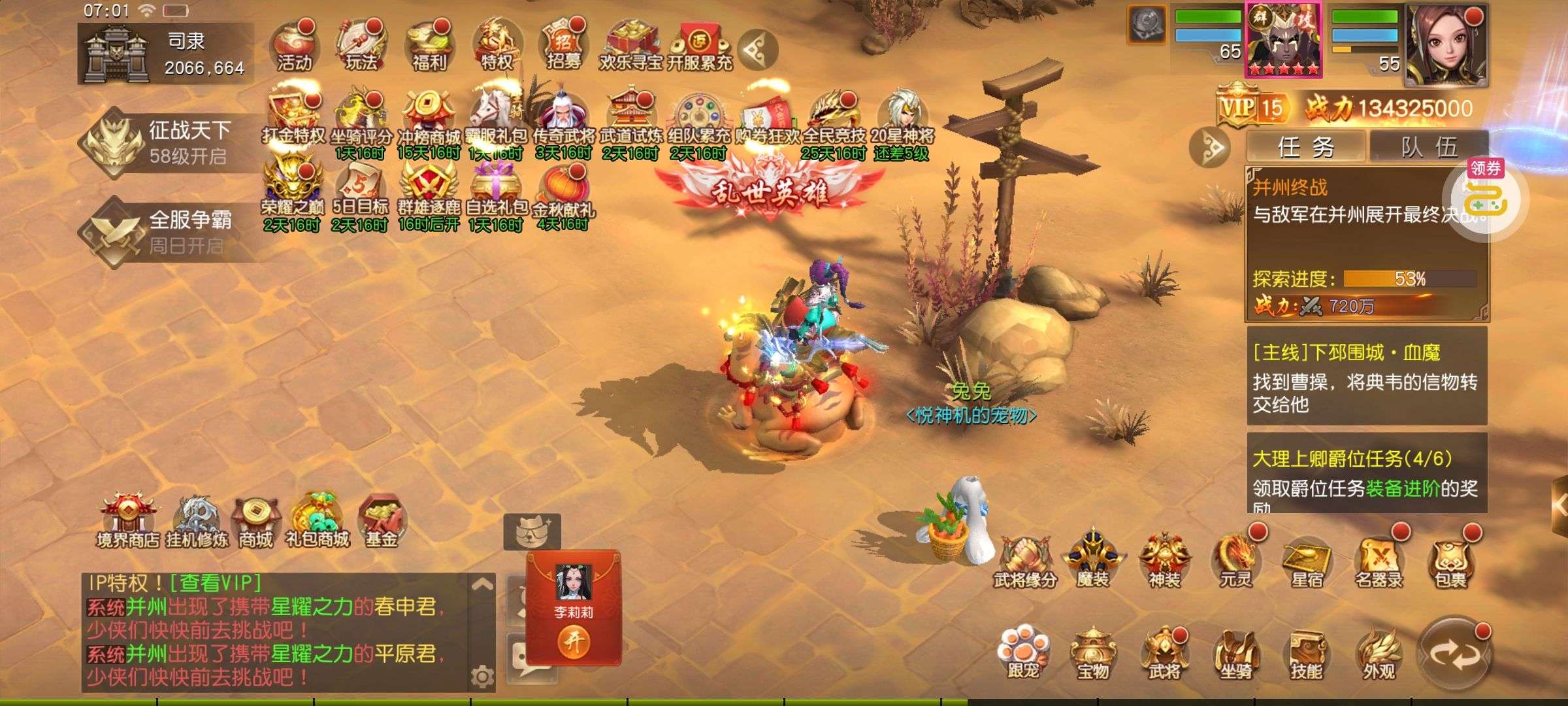Open the 商城 shop
This screenshot has width=1568, height=706.
click(255, 523)
